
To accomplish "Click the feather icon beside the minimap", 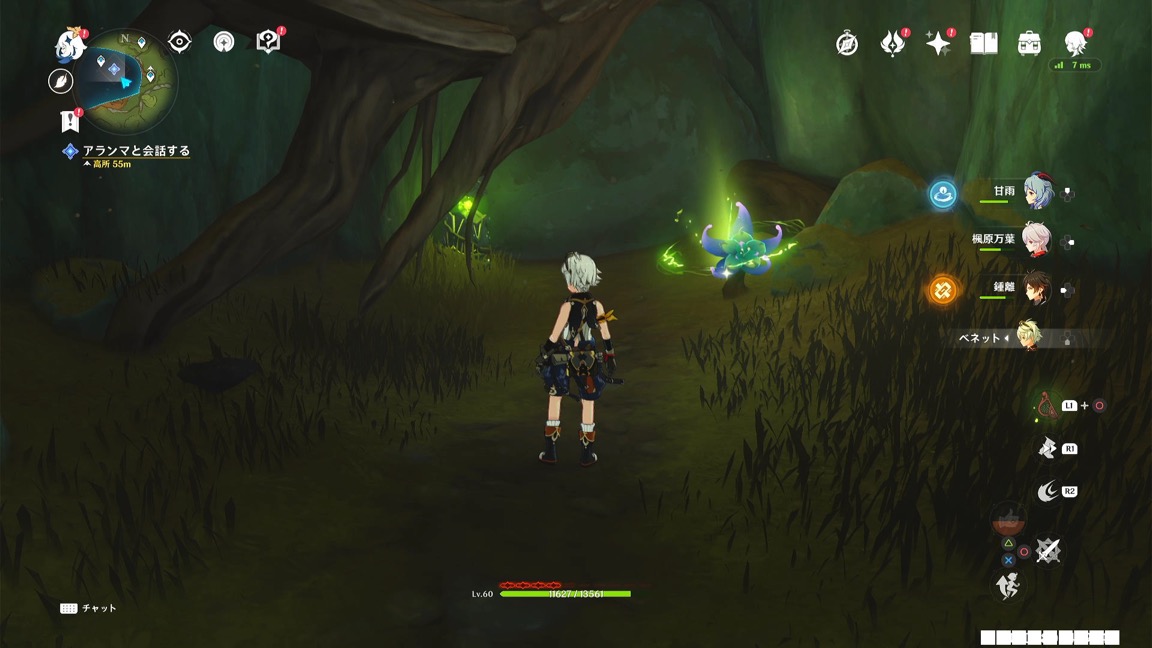I will pyautogui.click(x=61, y=82).
